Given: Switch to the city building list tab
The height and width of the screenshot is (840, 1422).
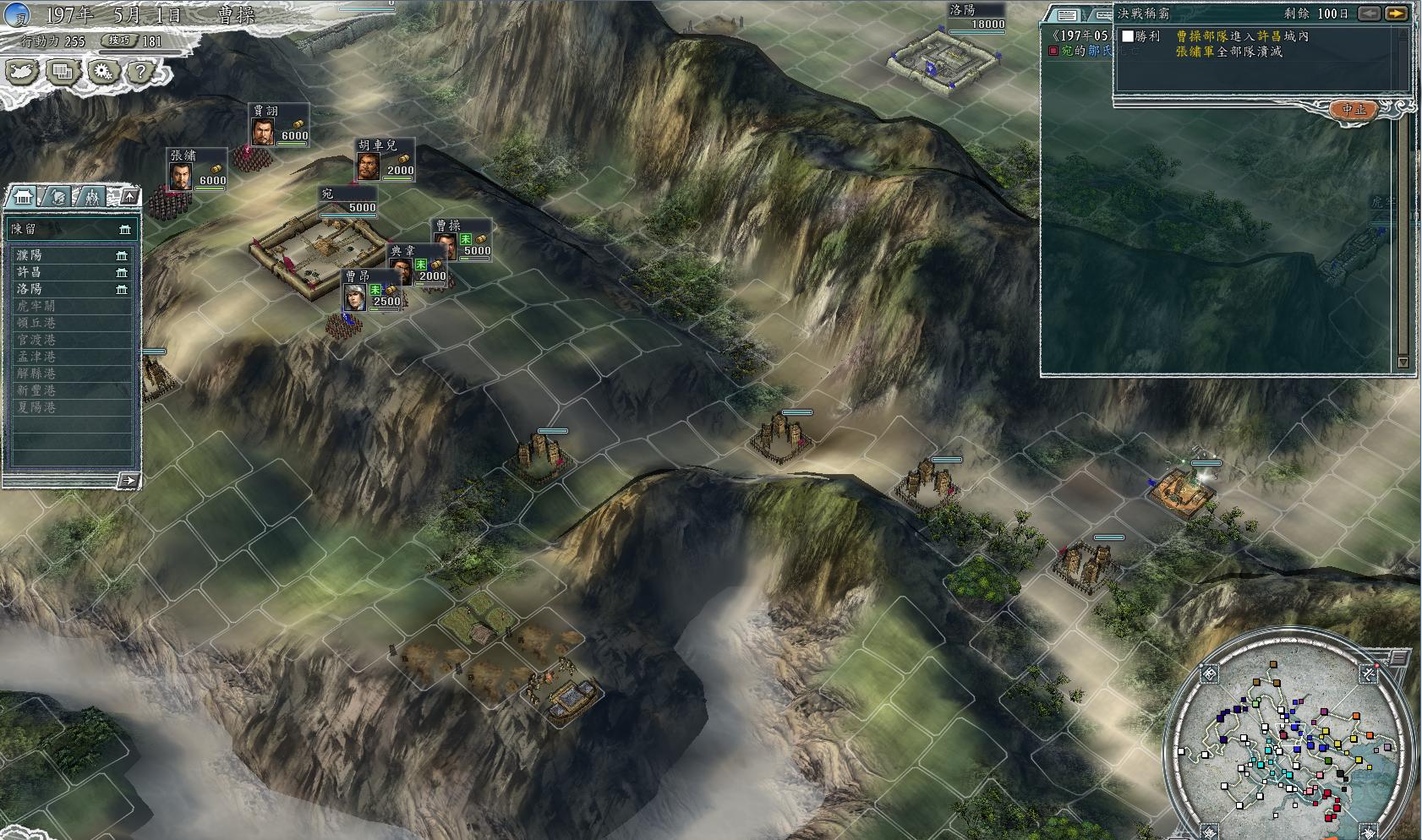Looking at the screenshot, I should 21,197.
